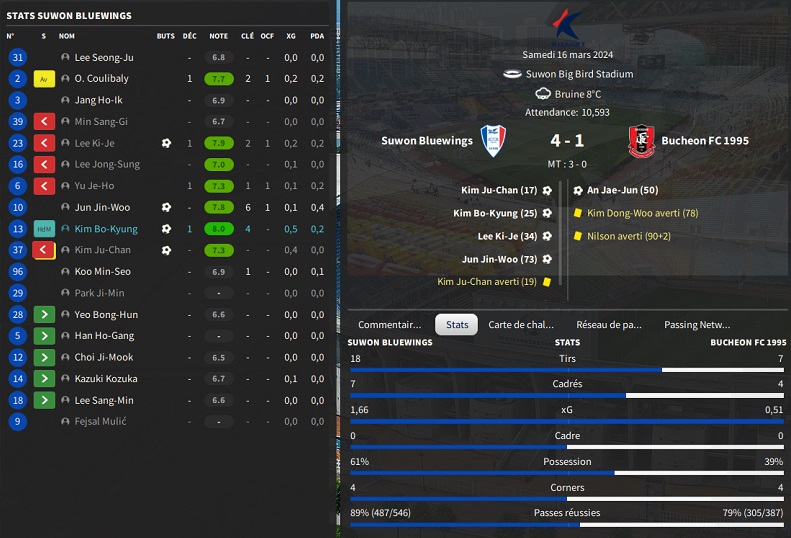The height and width of the screenshot is (538, 791).
Task: Click Kazuki Kozuka's name
Action: click(x=106, y=379)
